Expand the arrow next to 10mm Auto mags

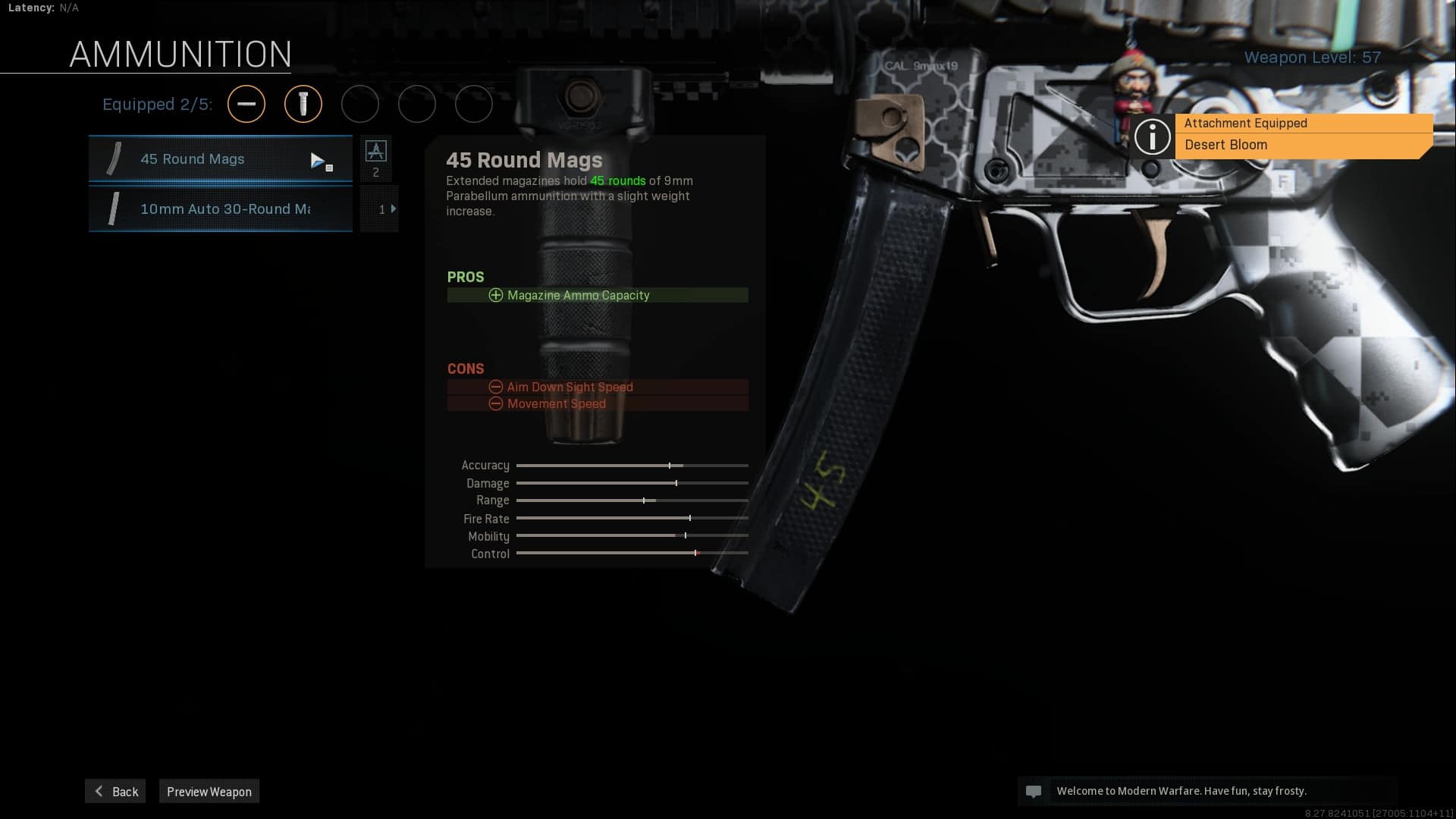[393, 209]
